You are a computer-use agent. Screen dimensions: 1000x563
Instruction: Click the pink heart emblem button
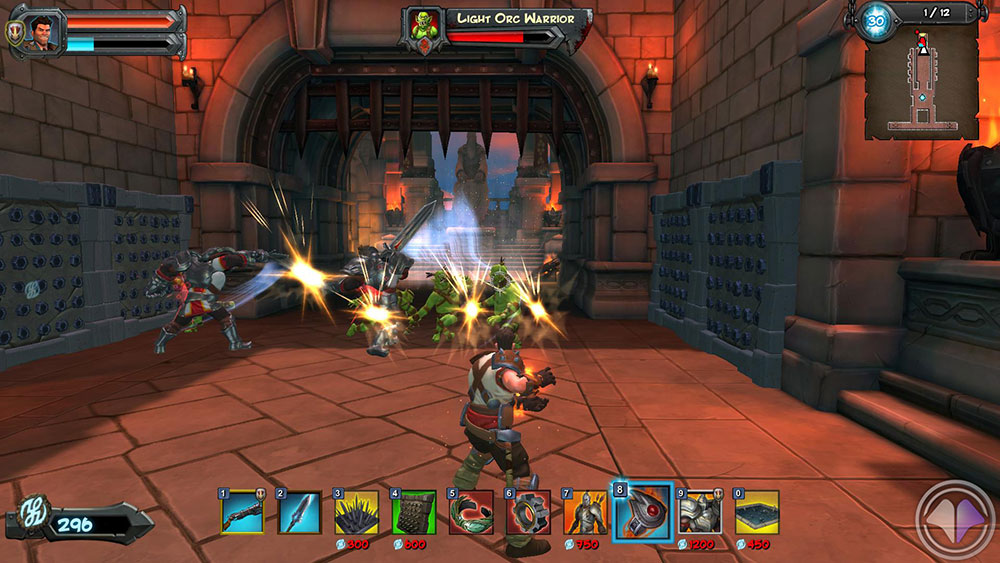tap(955, 521)
